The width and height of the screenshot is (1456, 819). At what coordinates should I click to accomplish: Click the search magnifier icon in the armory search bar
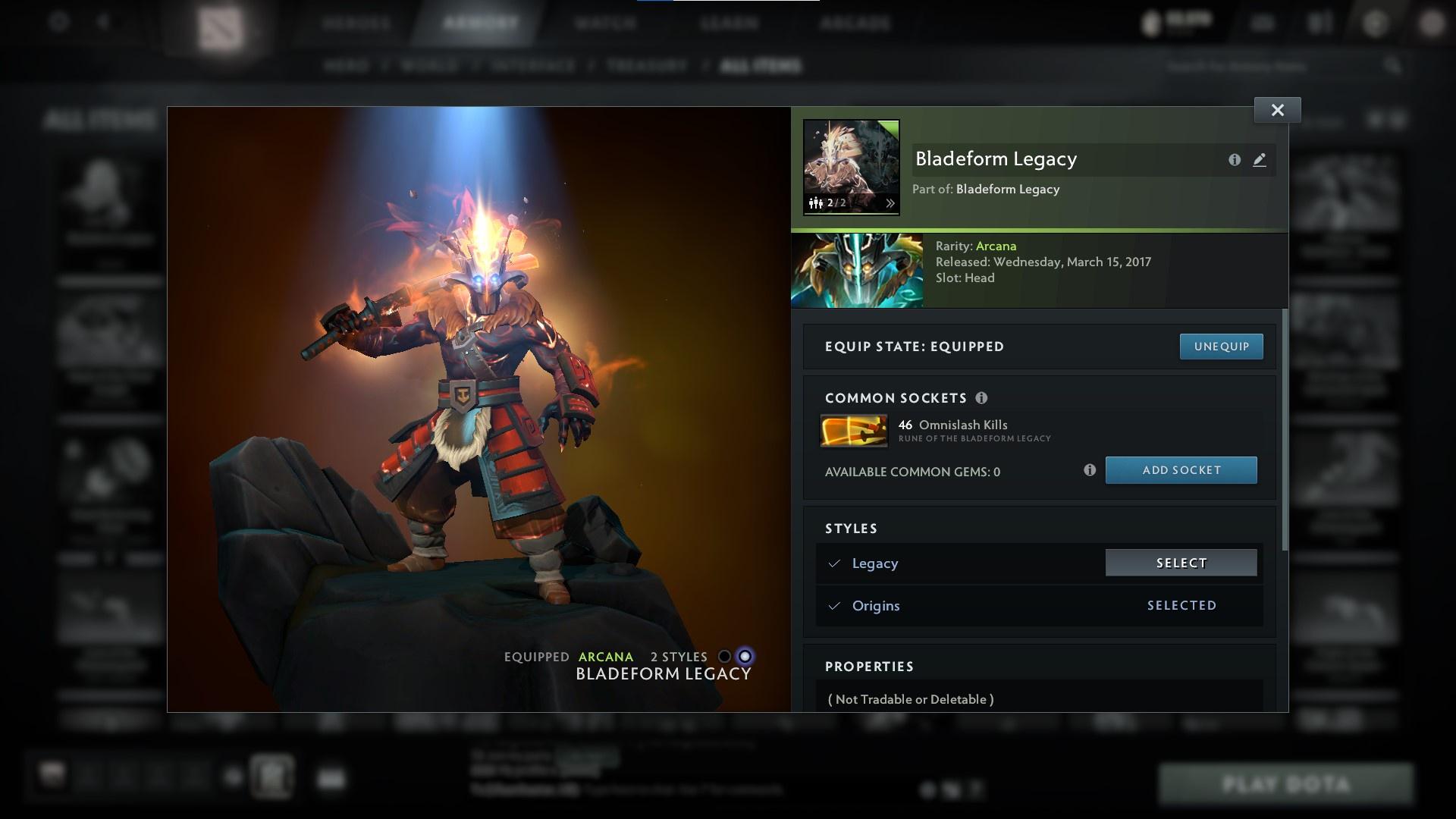coord(1394,66)
